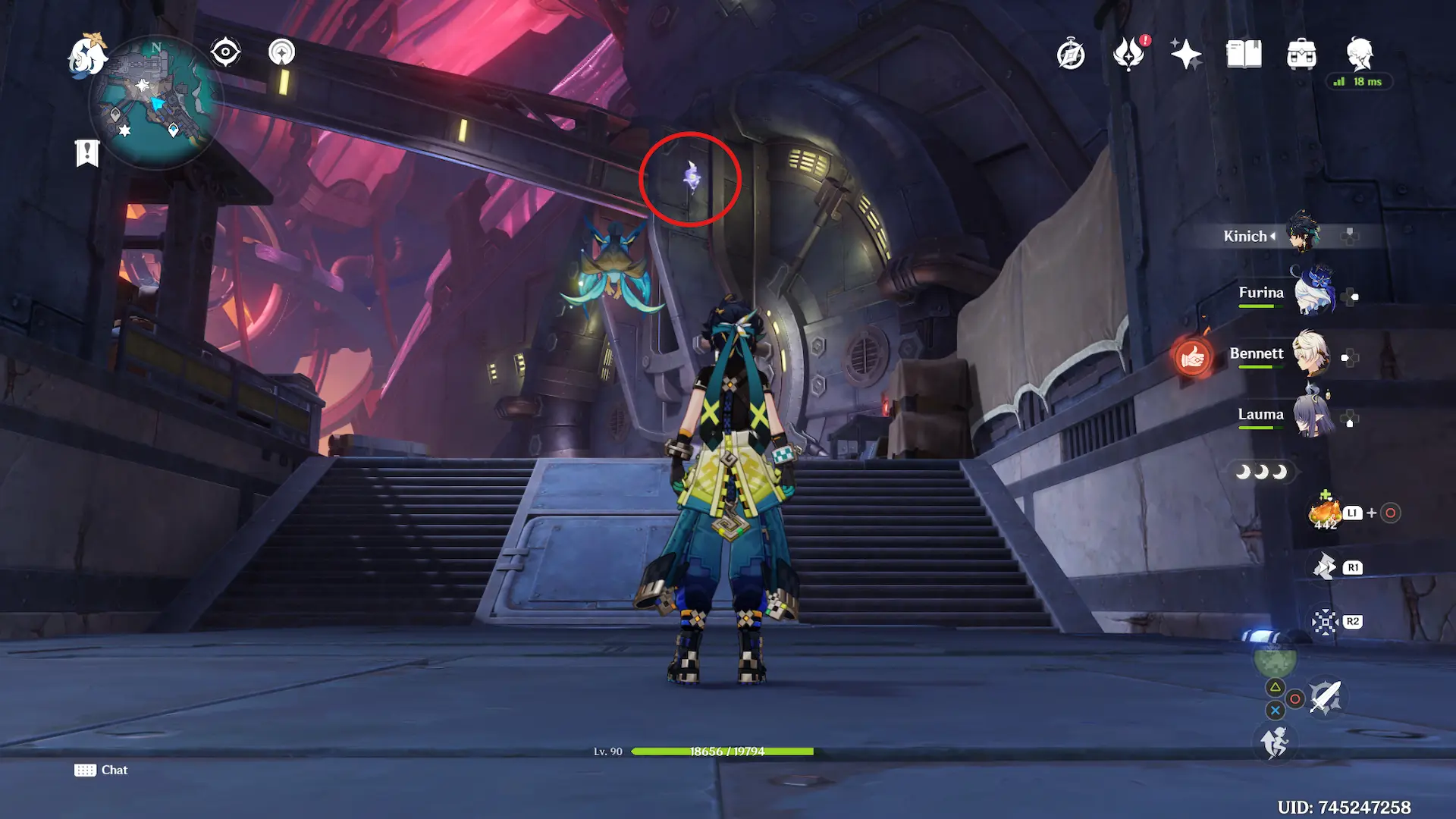Open the Paimon menu icon
This screenshot has width=1456, height=819.
[x=86, y=55]
